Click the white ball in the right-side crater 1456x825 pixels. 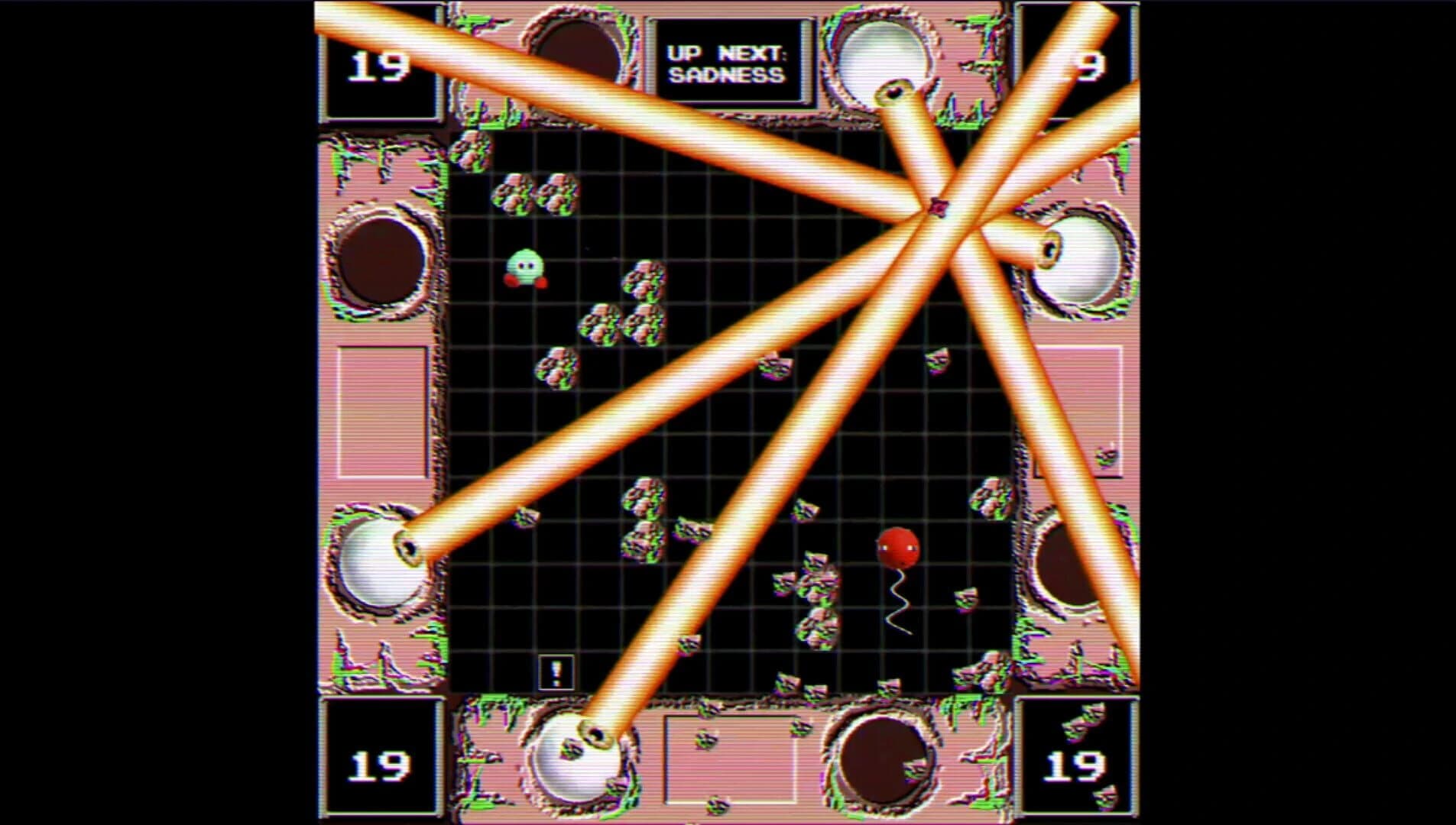click(1078, 260)
